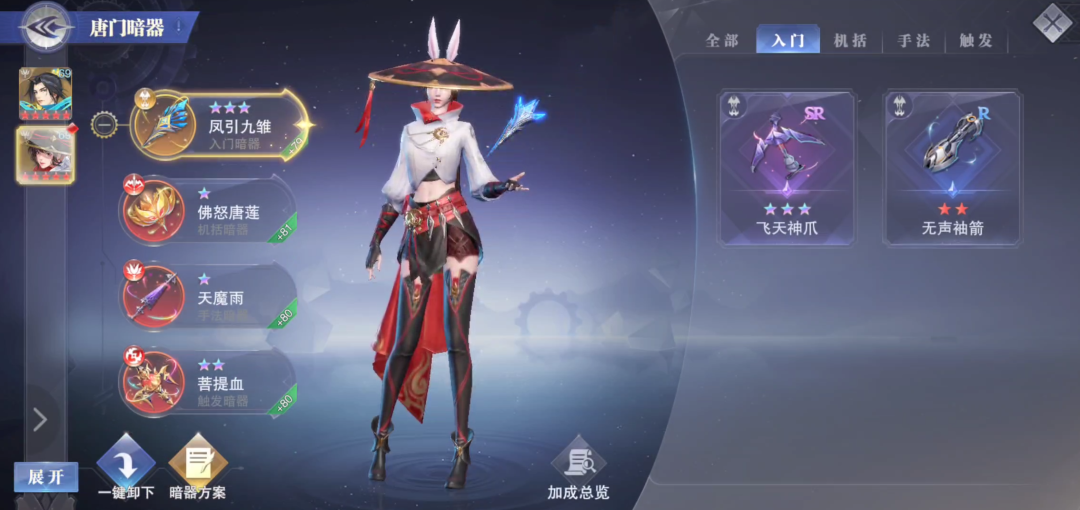Go back using the arrow button
Screen dimensions: 1080x510
[x=45, y=25]
